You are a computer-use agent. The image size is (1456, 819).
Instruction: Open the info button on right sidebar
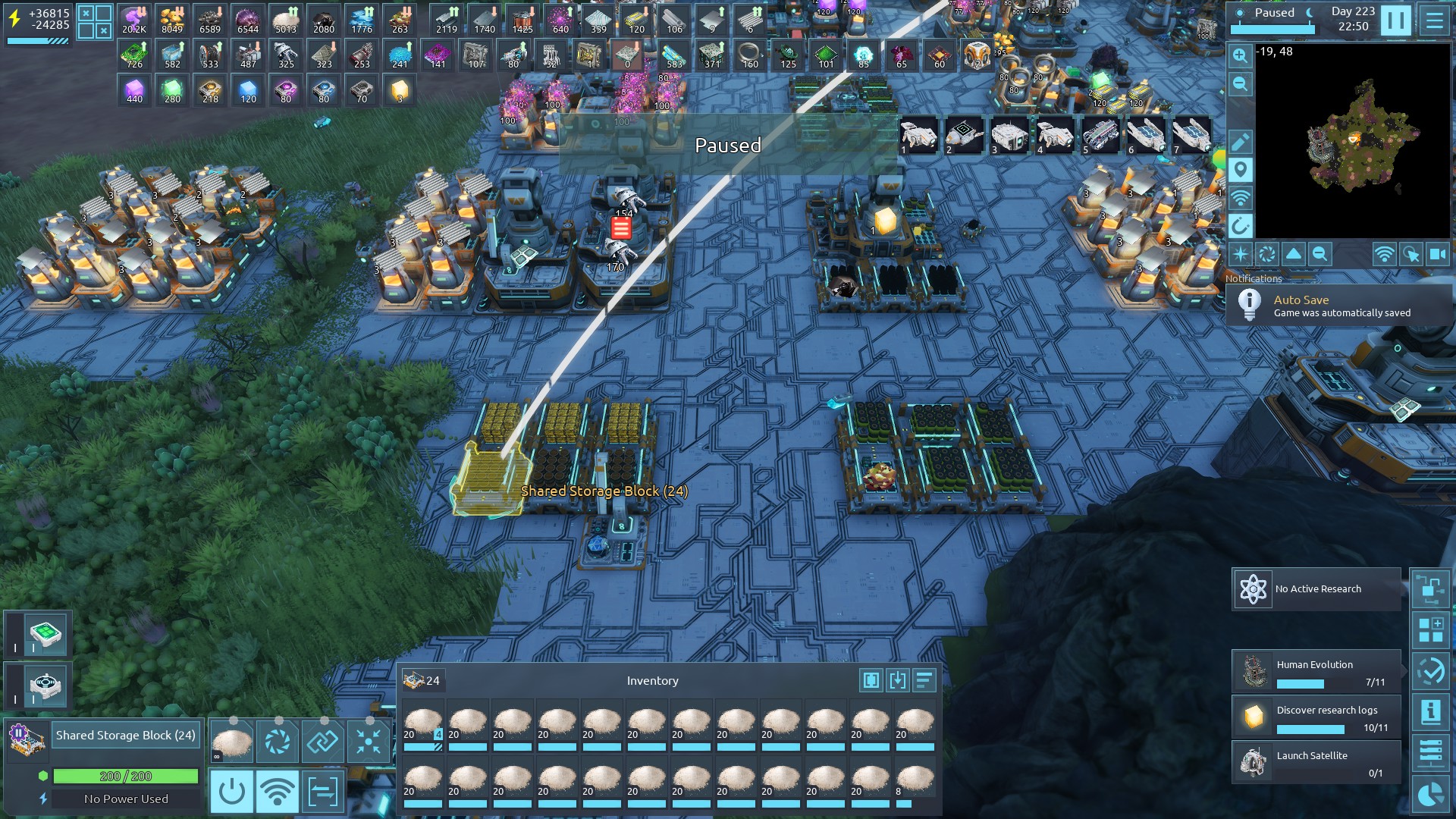[x=1431, y=712]
